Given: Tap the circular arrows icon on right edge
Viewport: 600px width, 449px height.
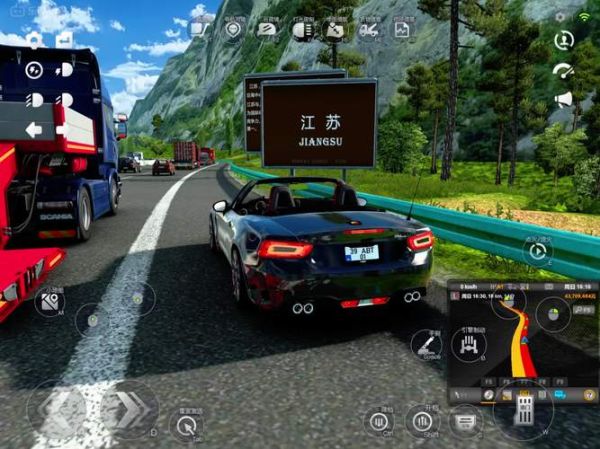Looking at the screenshot, I should (x=563, y=42).
